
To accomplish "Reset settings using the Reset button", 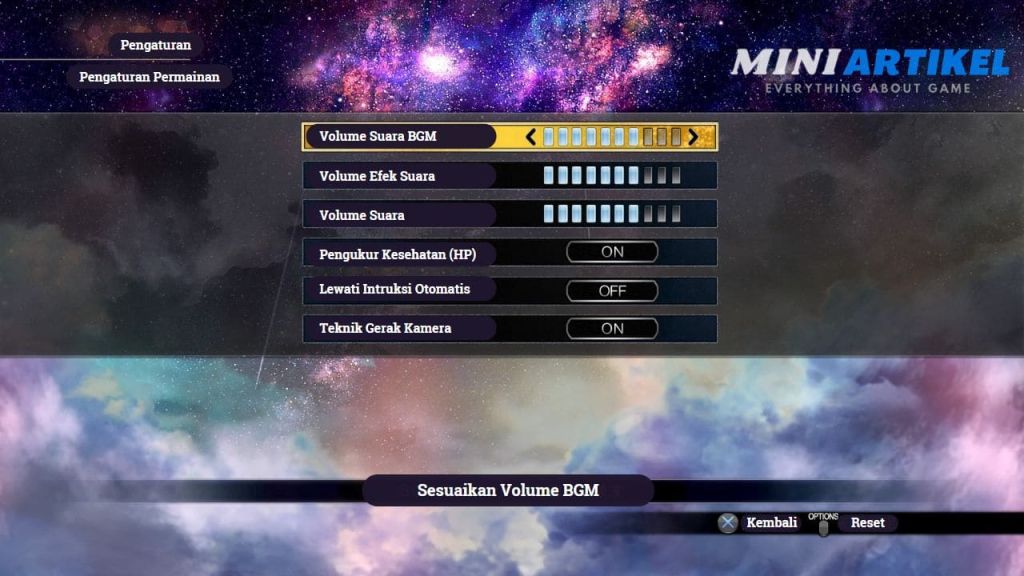I will point(866,522).
